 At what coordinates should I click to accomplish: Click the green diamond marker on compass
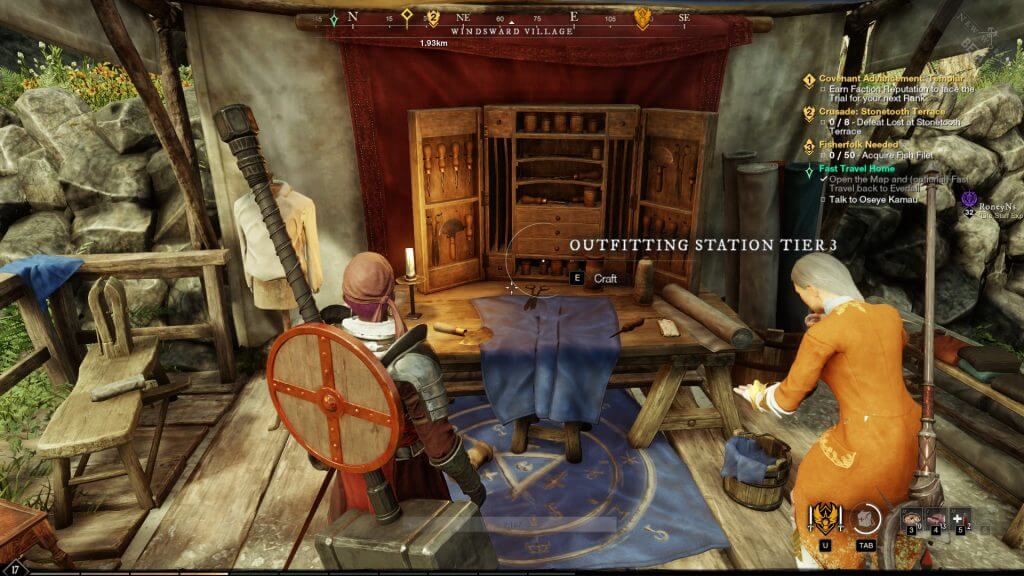[333, 18]
